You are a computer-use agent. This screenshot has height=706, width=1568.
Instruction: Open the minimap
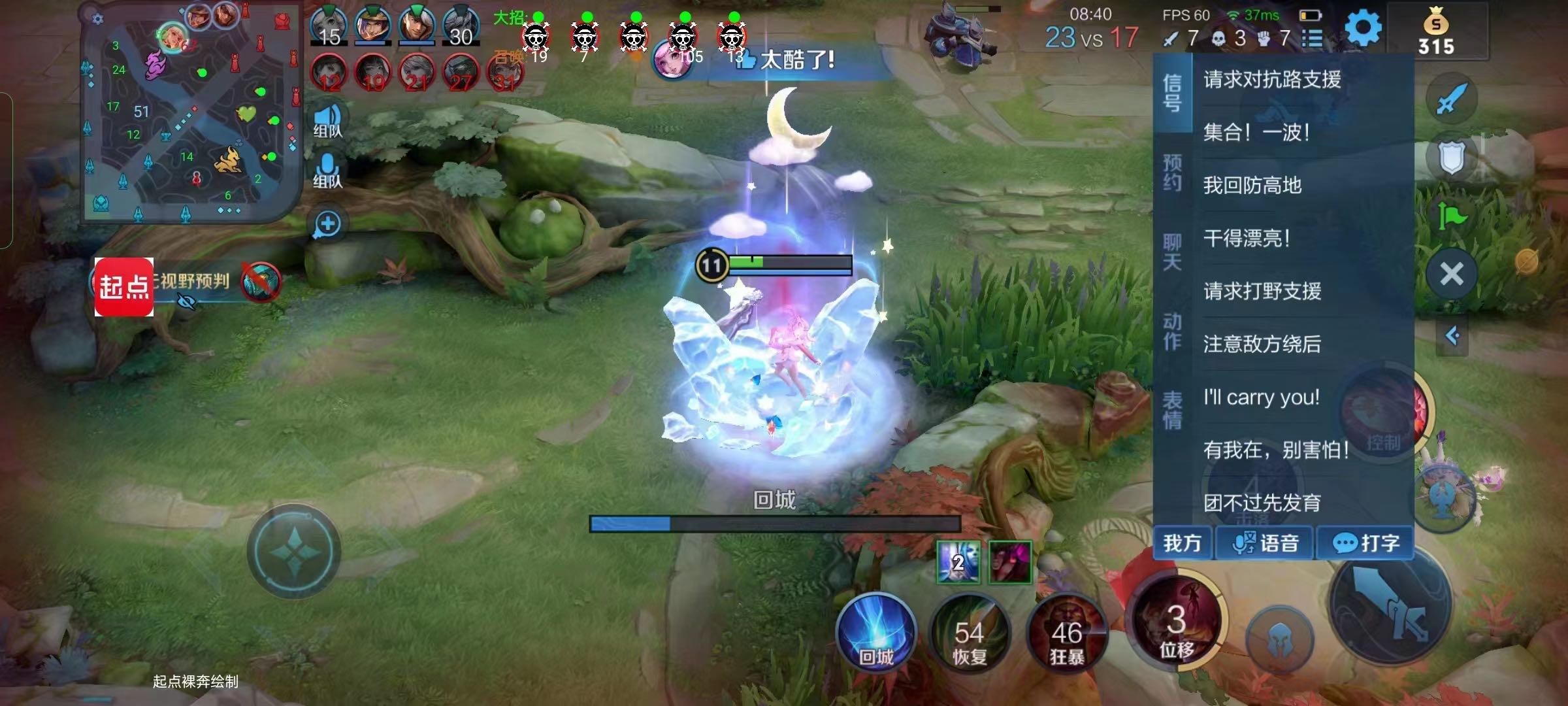click(x=189, y=112)
